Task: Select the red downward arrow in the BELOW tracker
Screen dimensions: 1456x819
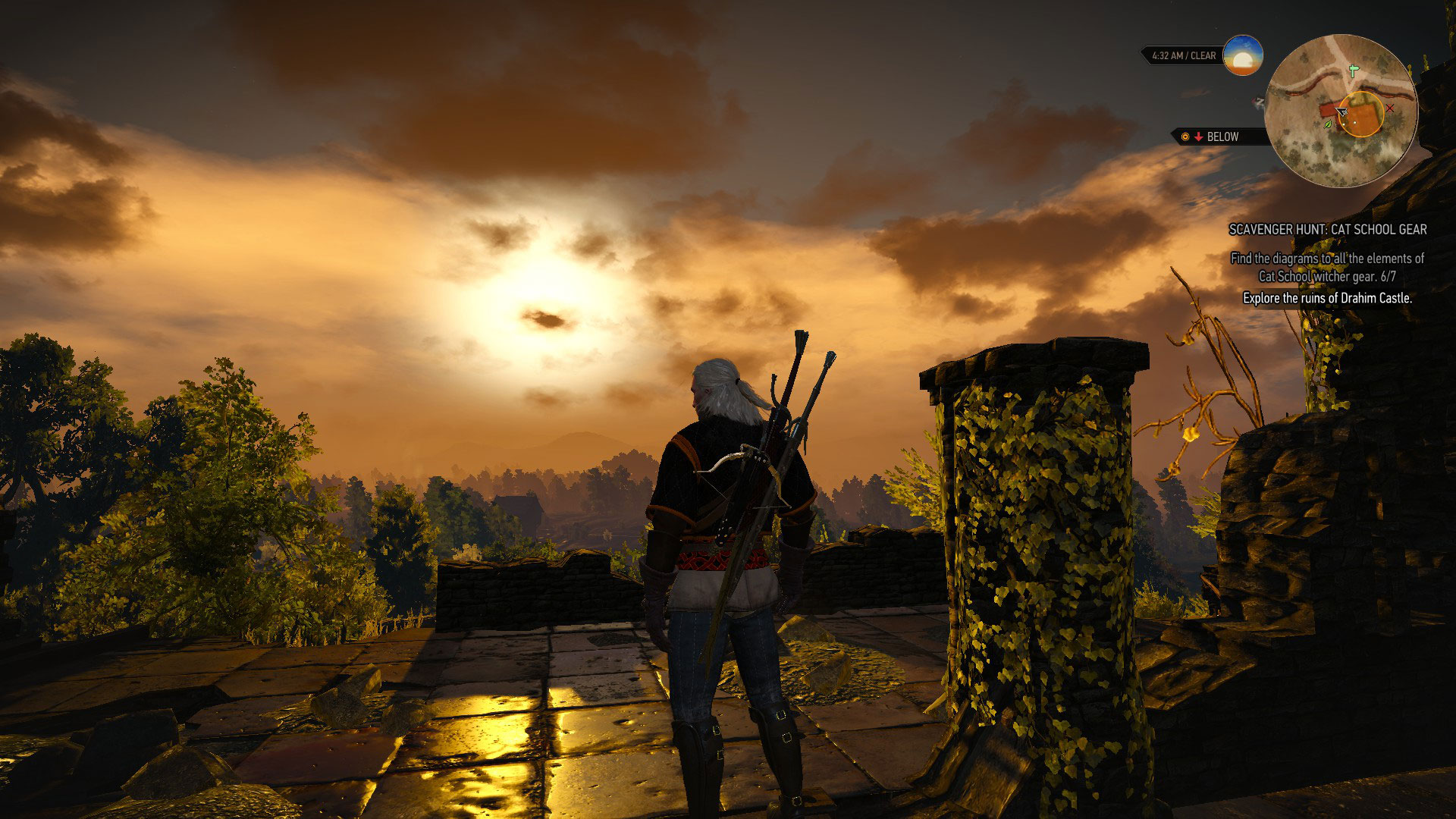Action: [x=1198, y=136]
